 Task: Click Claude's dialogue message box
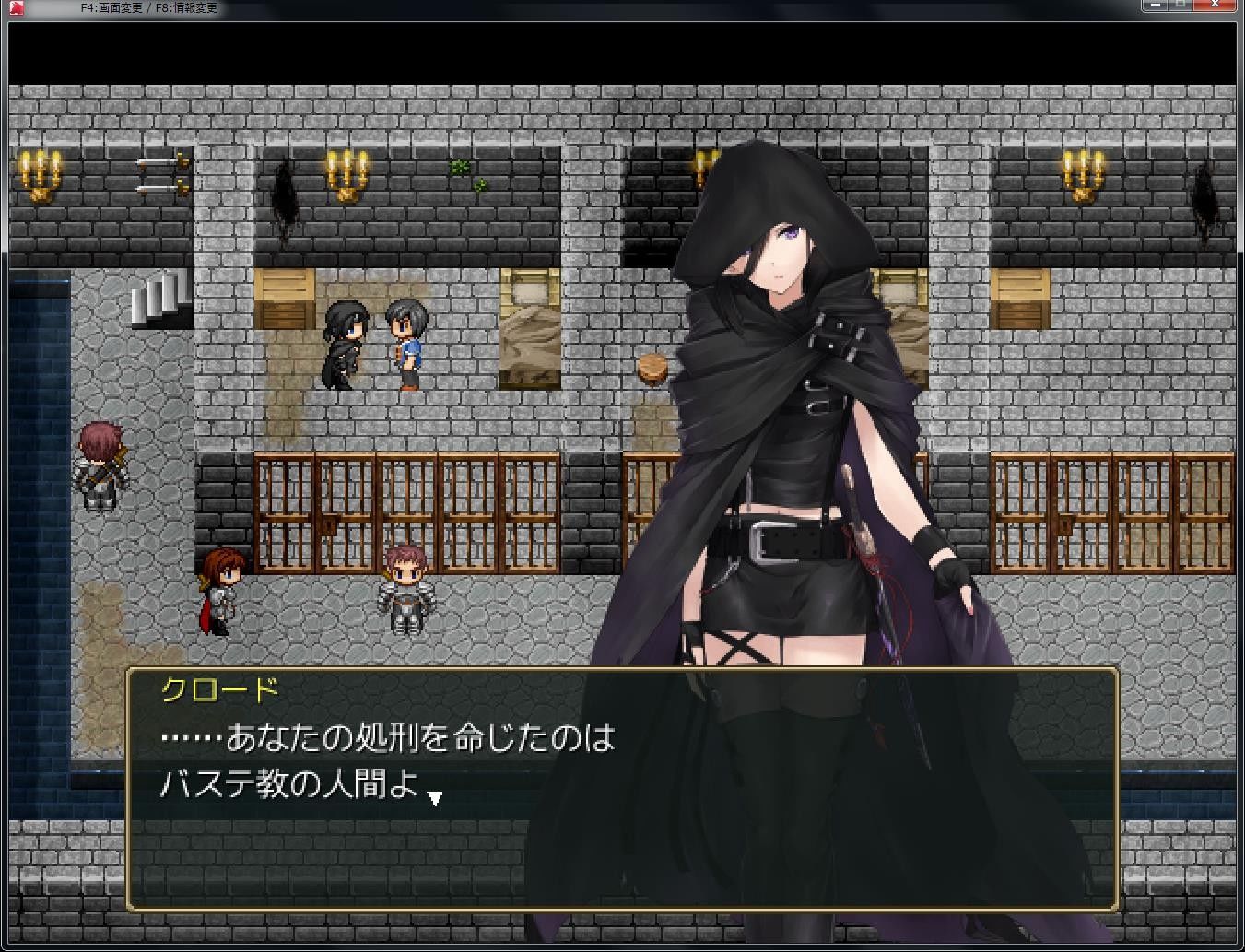point(621,788)
